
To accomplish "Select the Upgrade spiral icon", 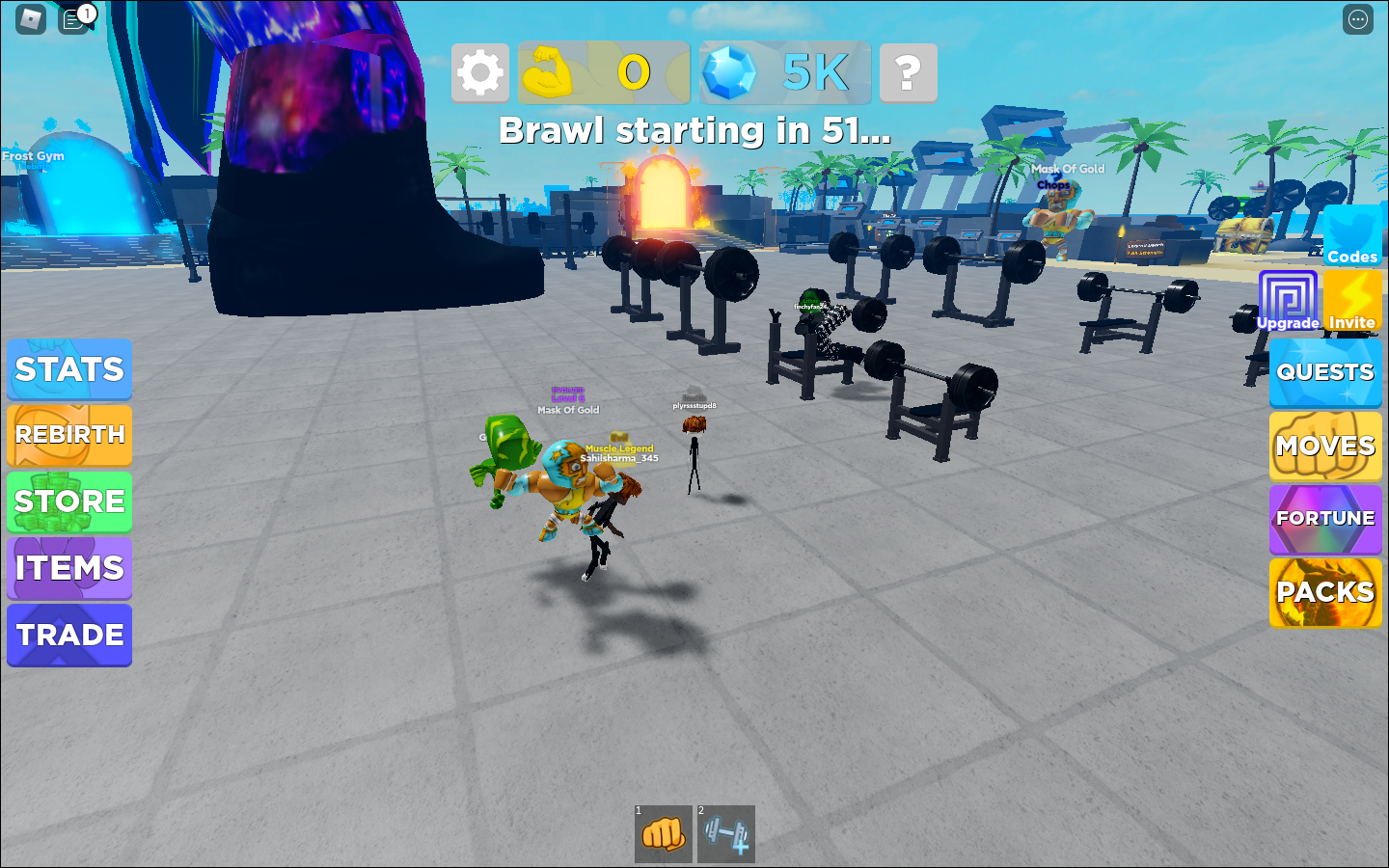I will point(1289,294).
